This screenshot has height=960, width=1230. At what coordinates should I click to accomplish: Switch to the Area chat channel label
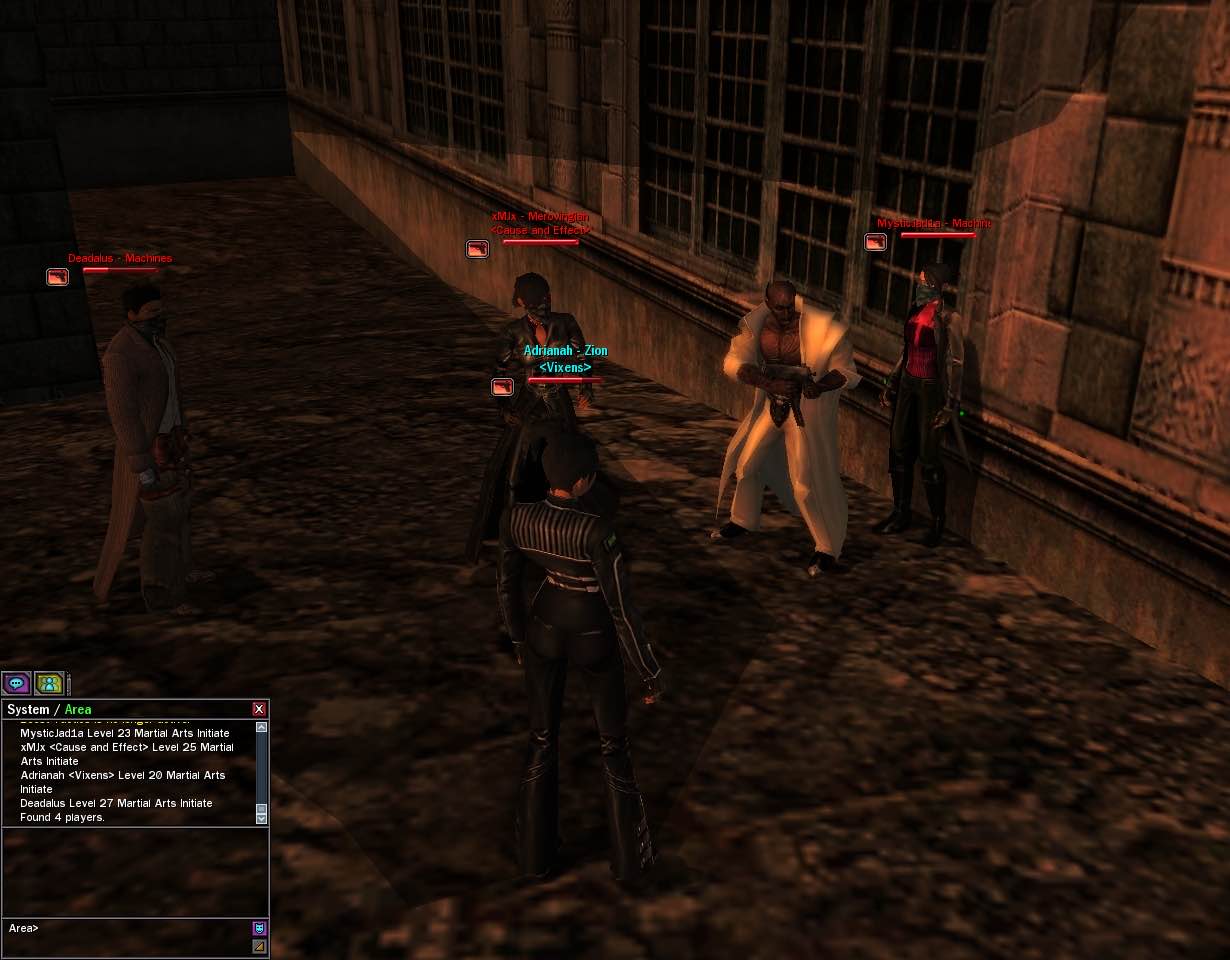point(78,710)
